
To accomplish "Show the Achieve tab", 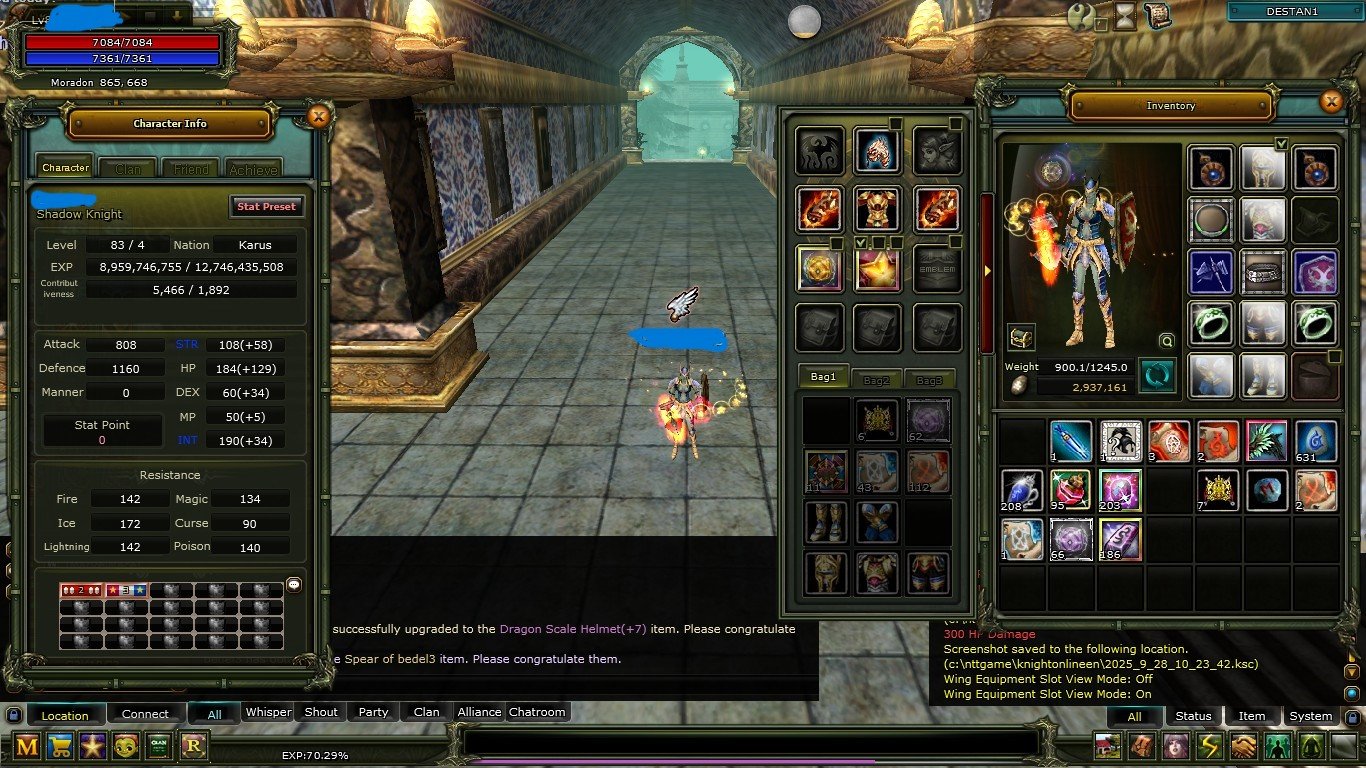I will click(x=253, y=169).
